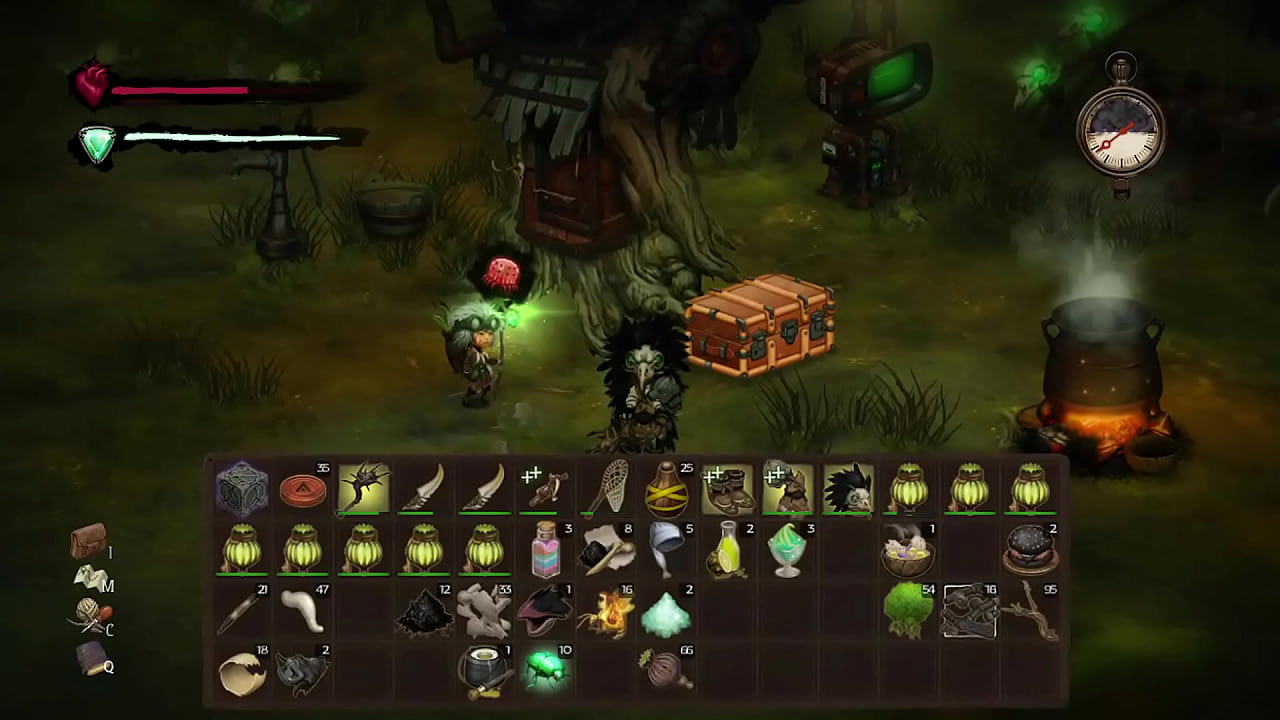Choose the leather boots slot
Image resolution: width=1280 pixels, height=720 pixels.
727,489
